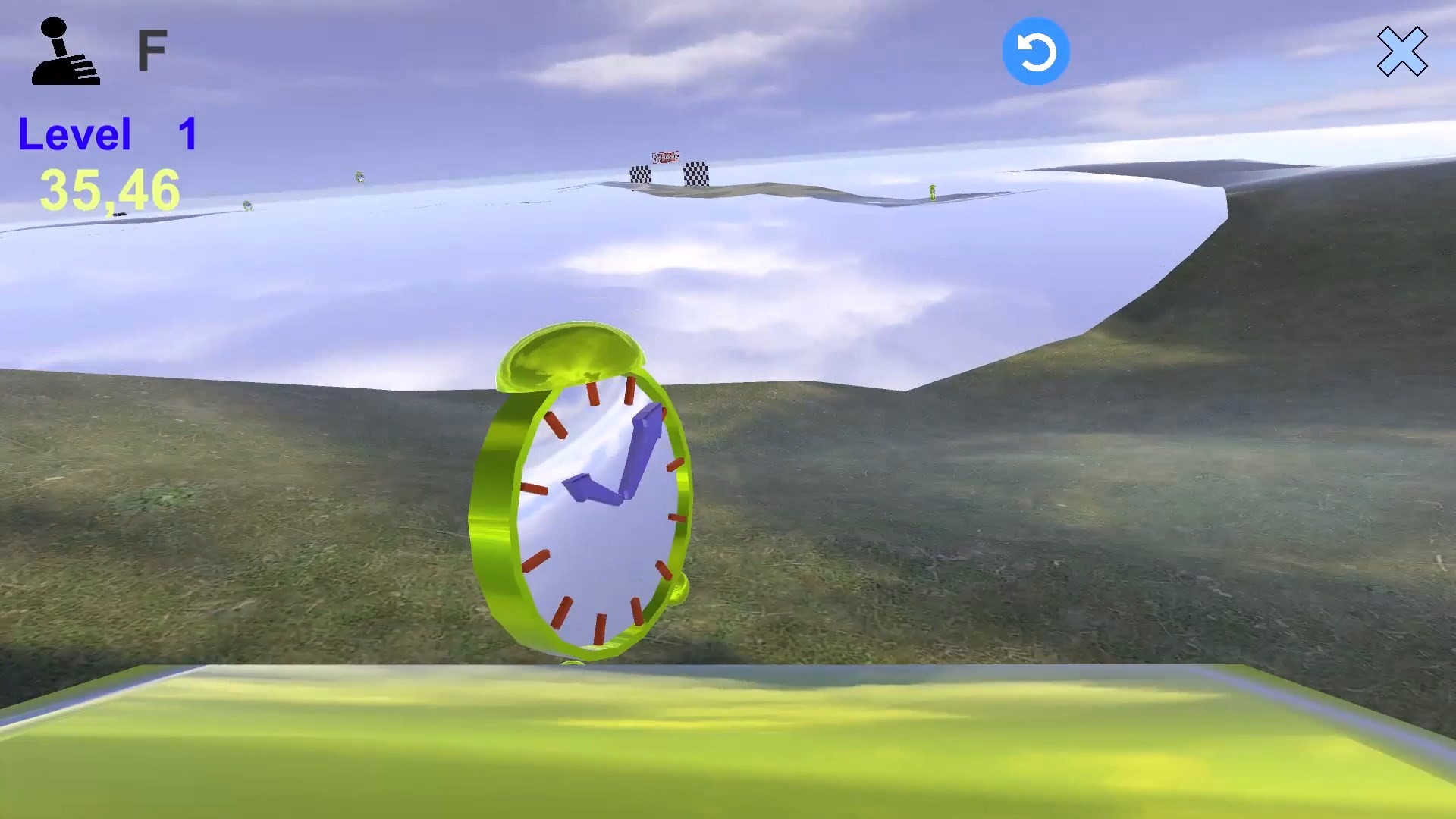Image resolution: width=1456 pixels, height=819 pixels.
Task: Click the left checkered finish flag
Action: tap(640, 175)
